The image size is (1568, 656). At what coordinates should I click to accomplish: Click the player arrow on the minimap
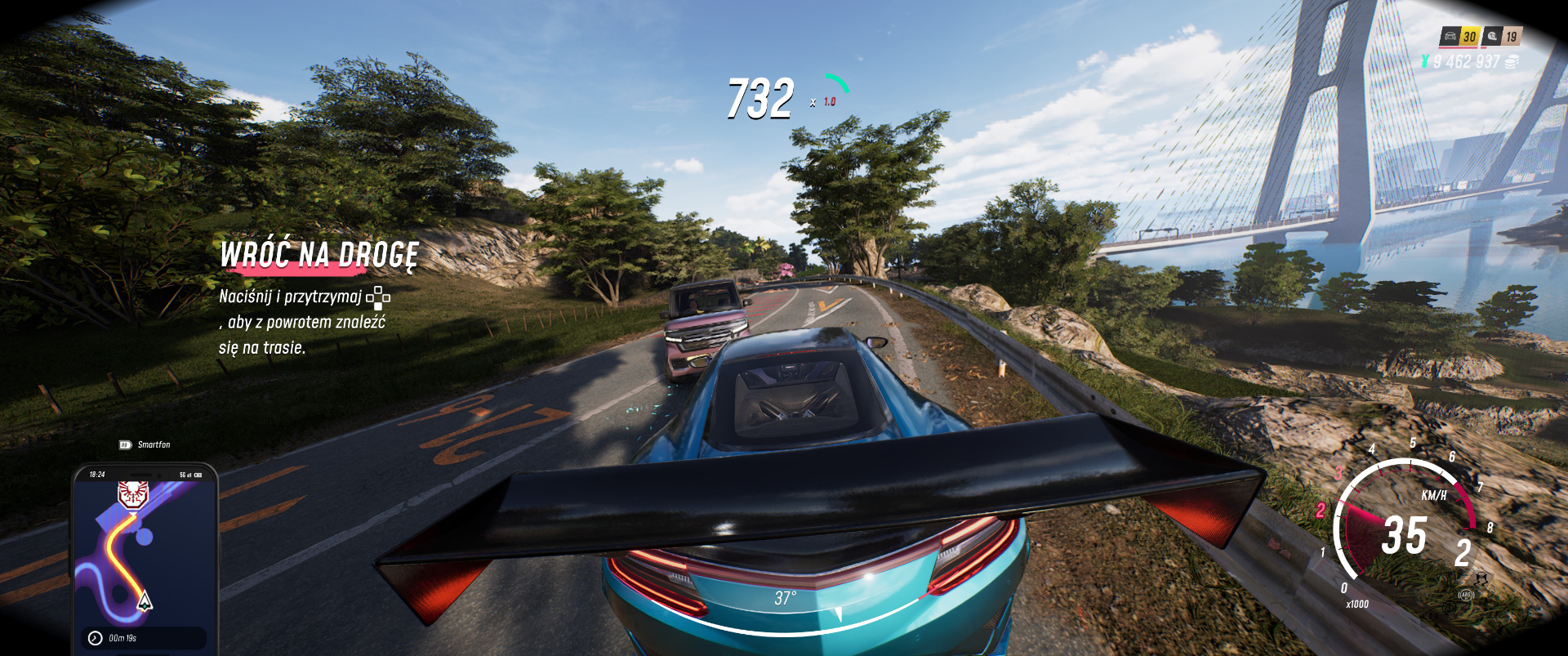pyautogui.click(x=145, y=601)
